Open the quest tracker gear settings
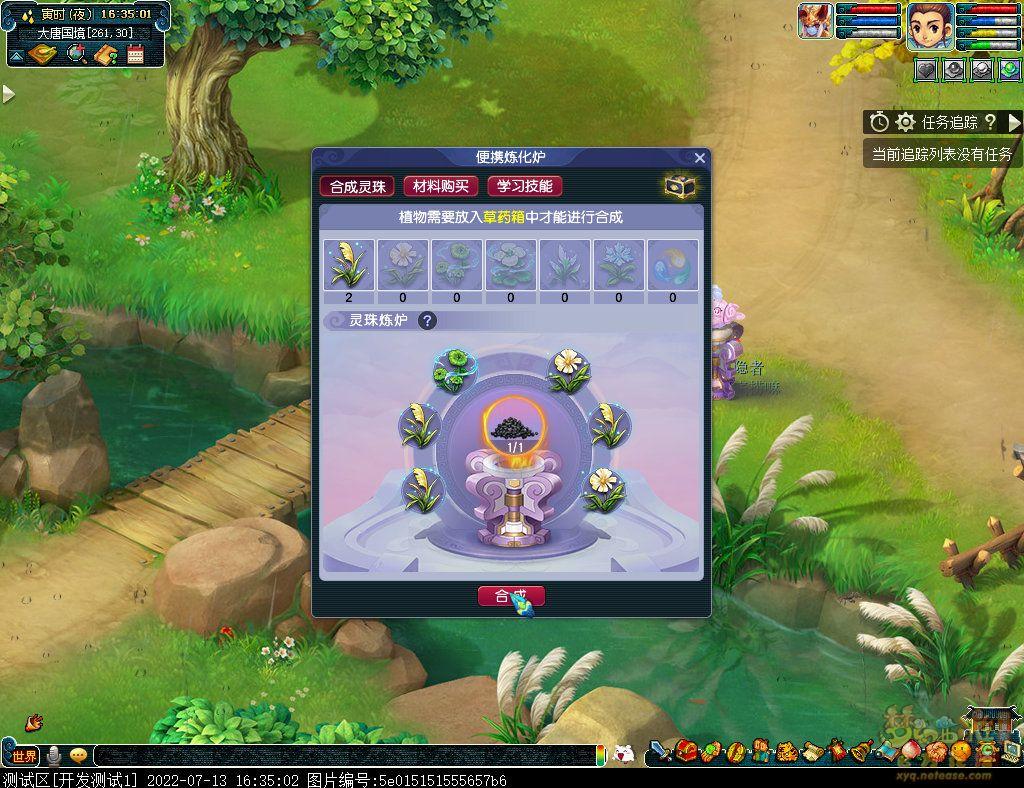The image size is (1024, 788). coord(906,122)
